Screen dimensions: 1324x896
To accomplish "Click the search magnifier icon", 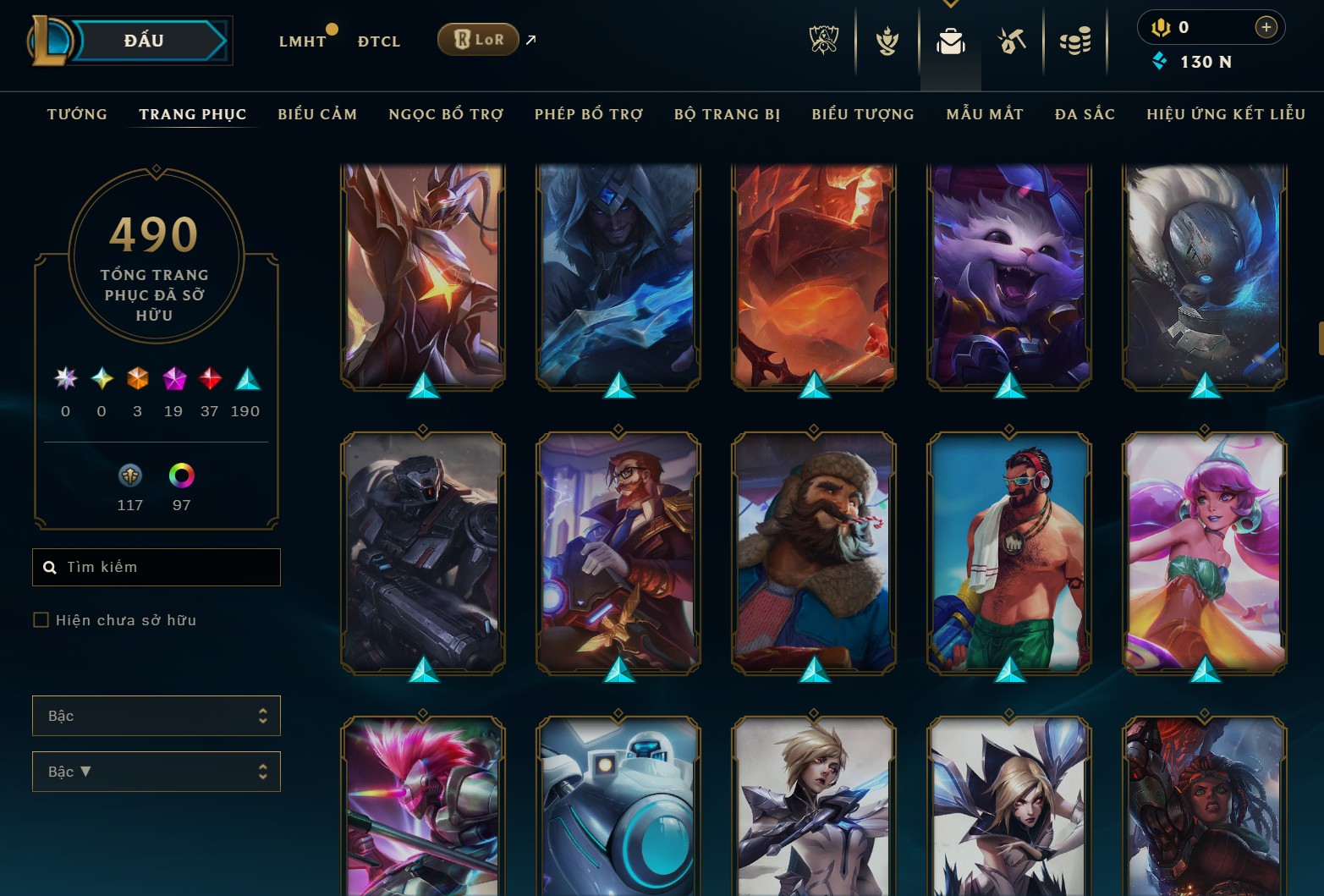I will pyautogui.click(x=50, y=567).
